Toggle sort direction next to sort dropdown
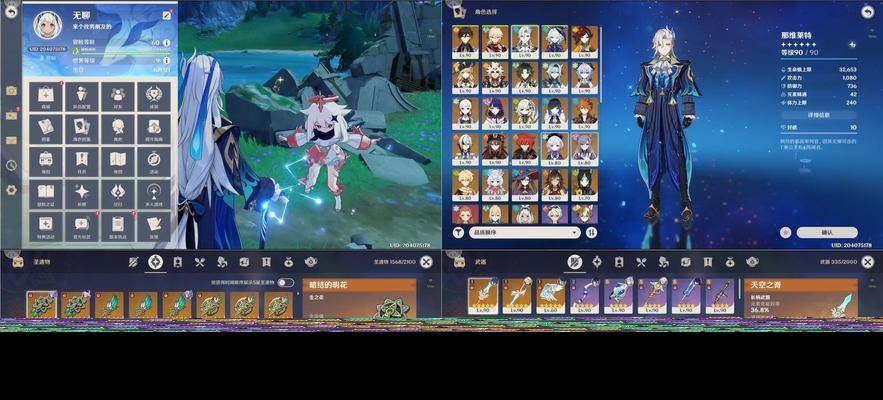This screenshot has height=400, width=883. 591,232
